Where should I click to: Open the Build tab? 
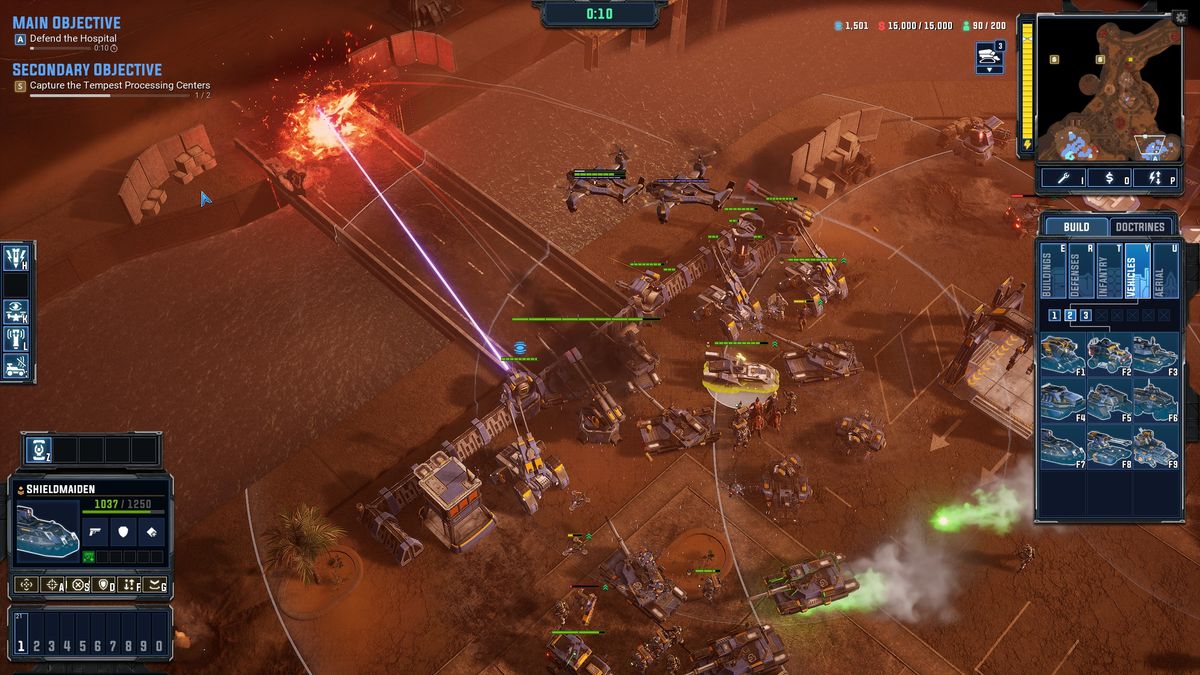pyautogui.click(x=1076, y=227)
